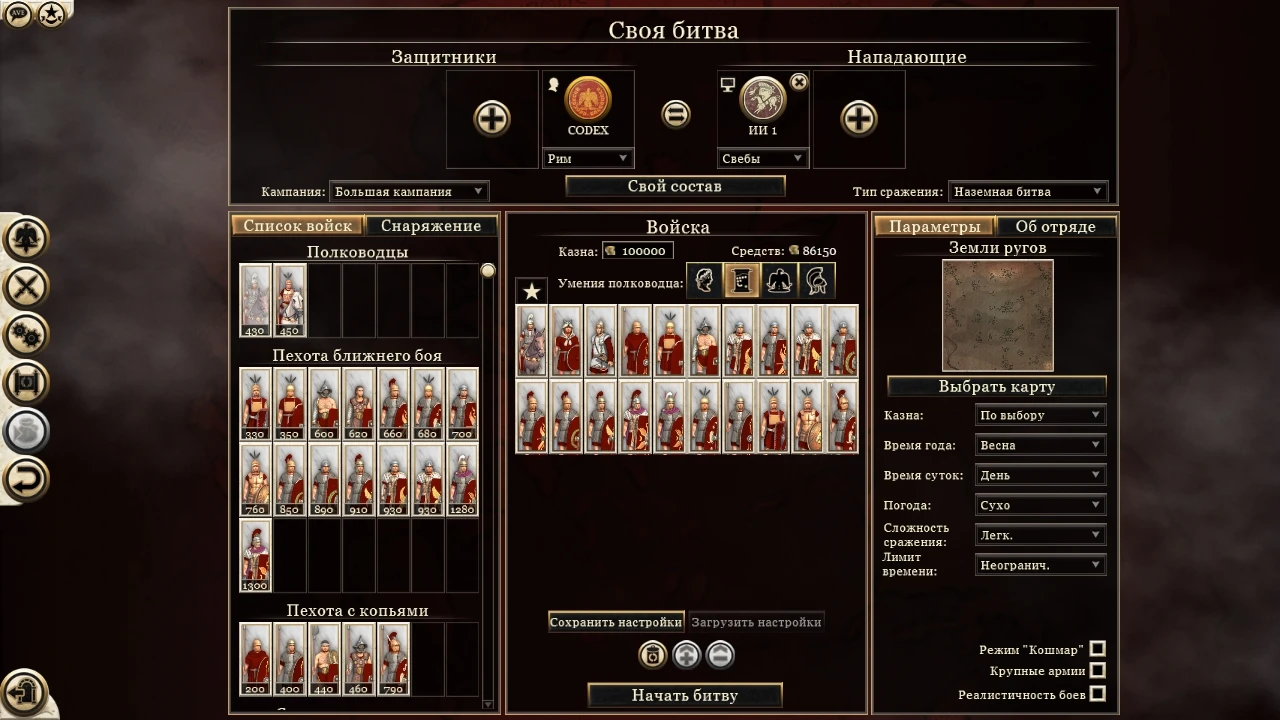Image resolution: width=1280 pixels, height=720 pixels.
Task: Open the Об отряде tab
Action: pos(1057,226)
